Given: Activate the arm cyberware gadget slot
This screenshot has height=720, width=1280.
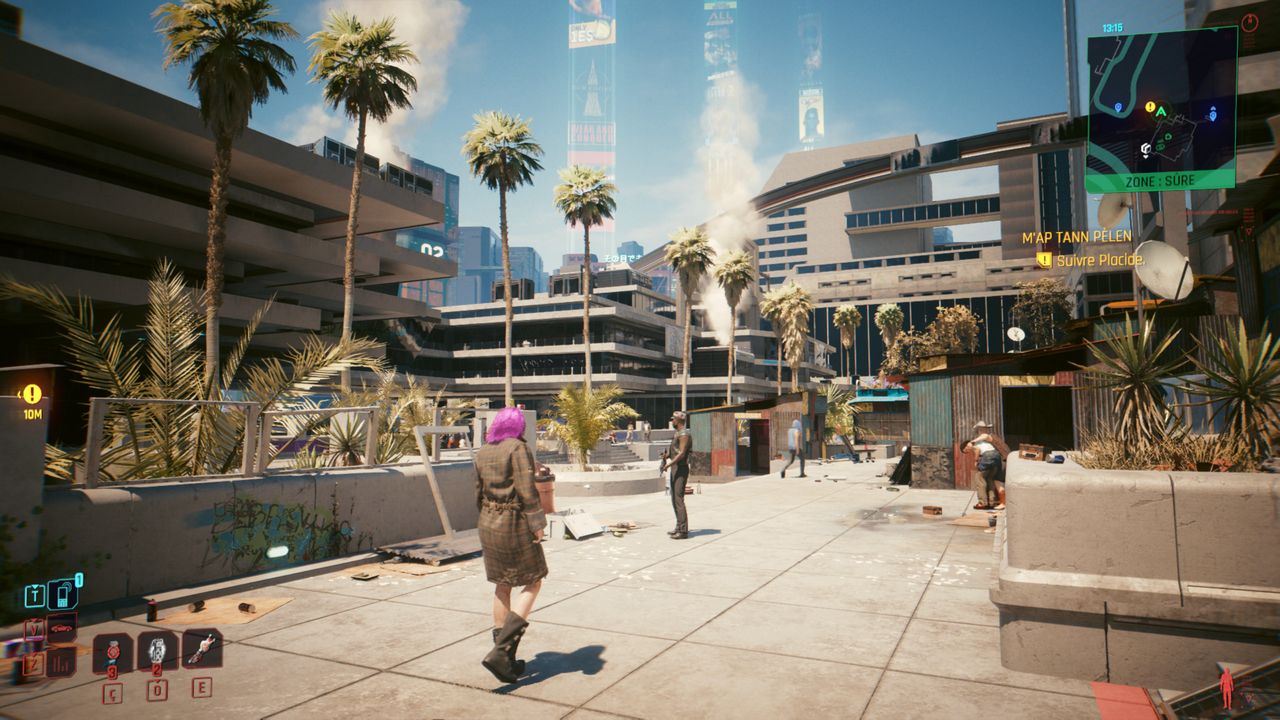Looking at the screenshot, I should [x=202, y=649].
